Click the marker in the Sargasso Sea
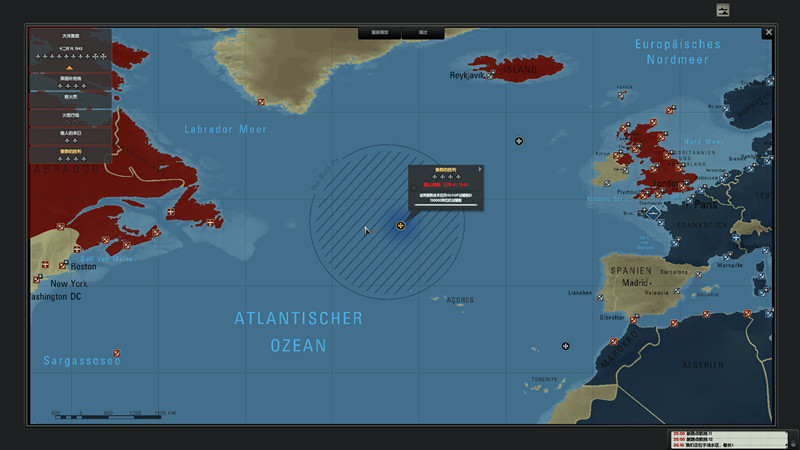This screenshot has width=800, height=450. [117, 352]
